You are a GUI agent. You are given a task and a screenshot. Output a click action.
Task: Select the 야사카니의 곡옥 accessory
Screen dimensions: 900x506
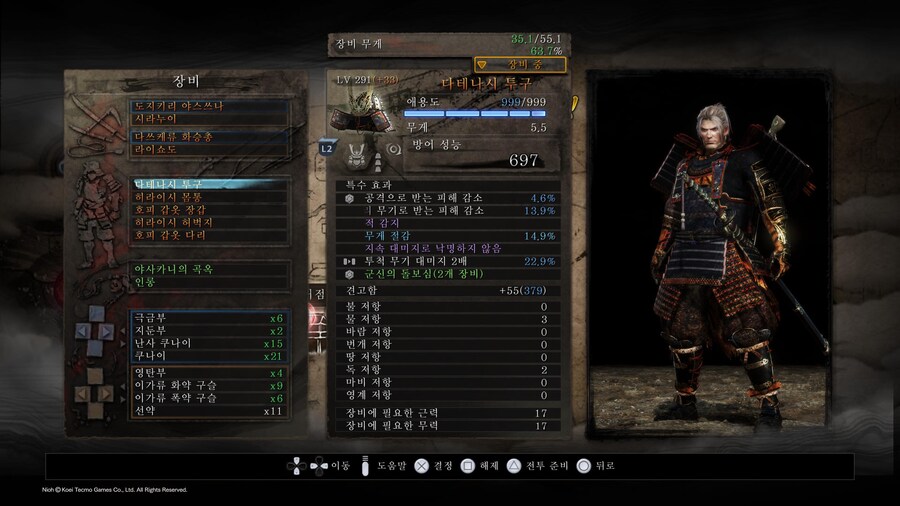(x=209, y=269)
